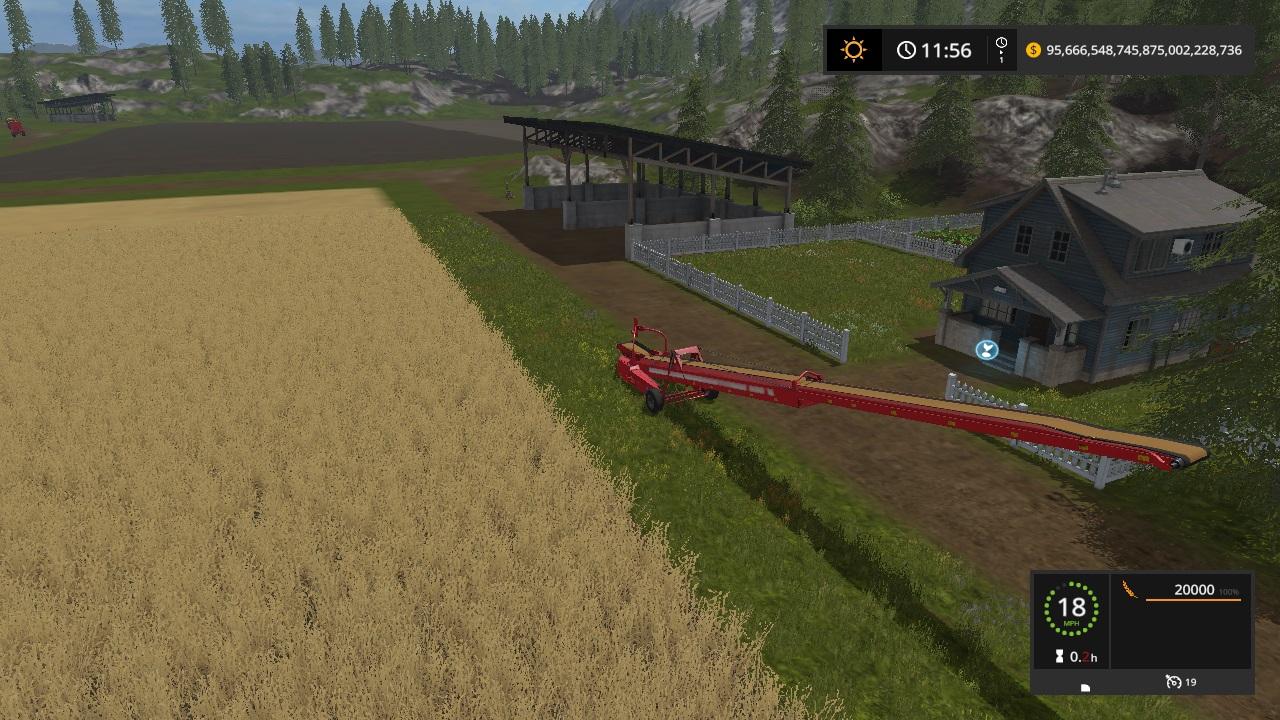Click the sunny weather forecast icon

(x=853, y=50)
